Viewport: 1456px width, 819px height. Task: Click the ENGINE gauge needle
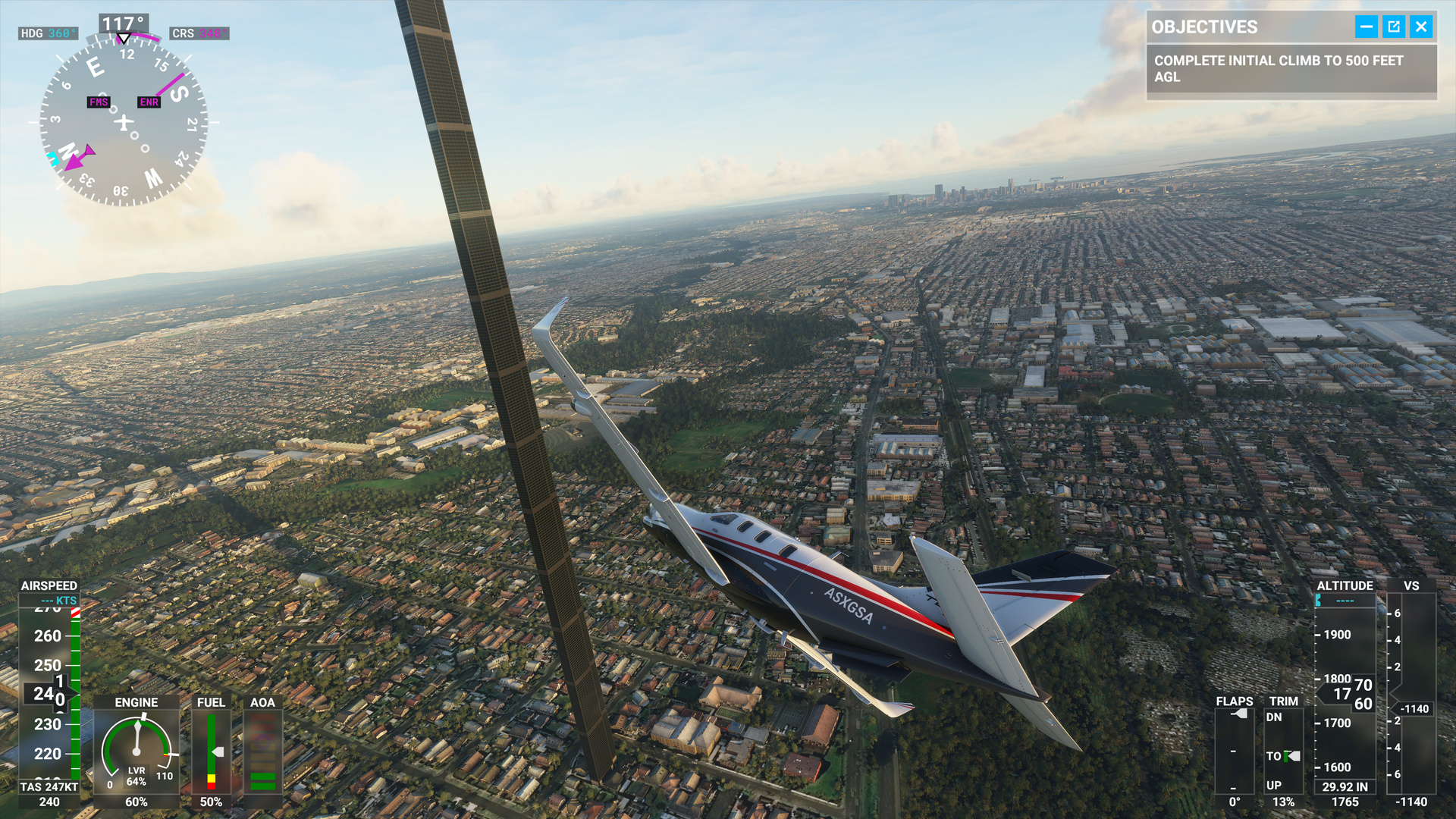pyautogui.click(x=137, y=736)
